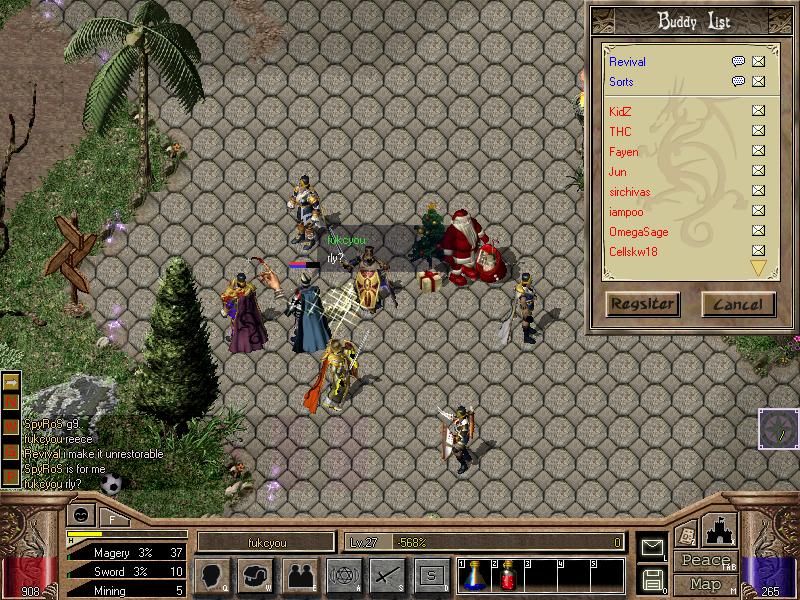This screenshot has height=600, width=800.
Task: Open the hexagram magic icon
Action: [x=343, y=576]
